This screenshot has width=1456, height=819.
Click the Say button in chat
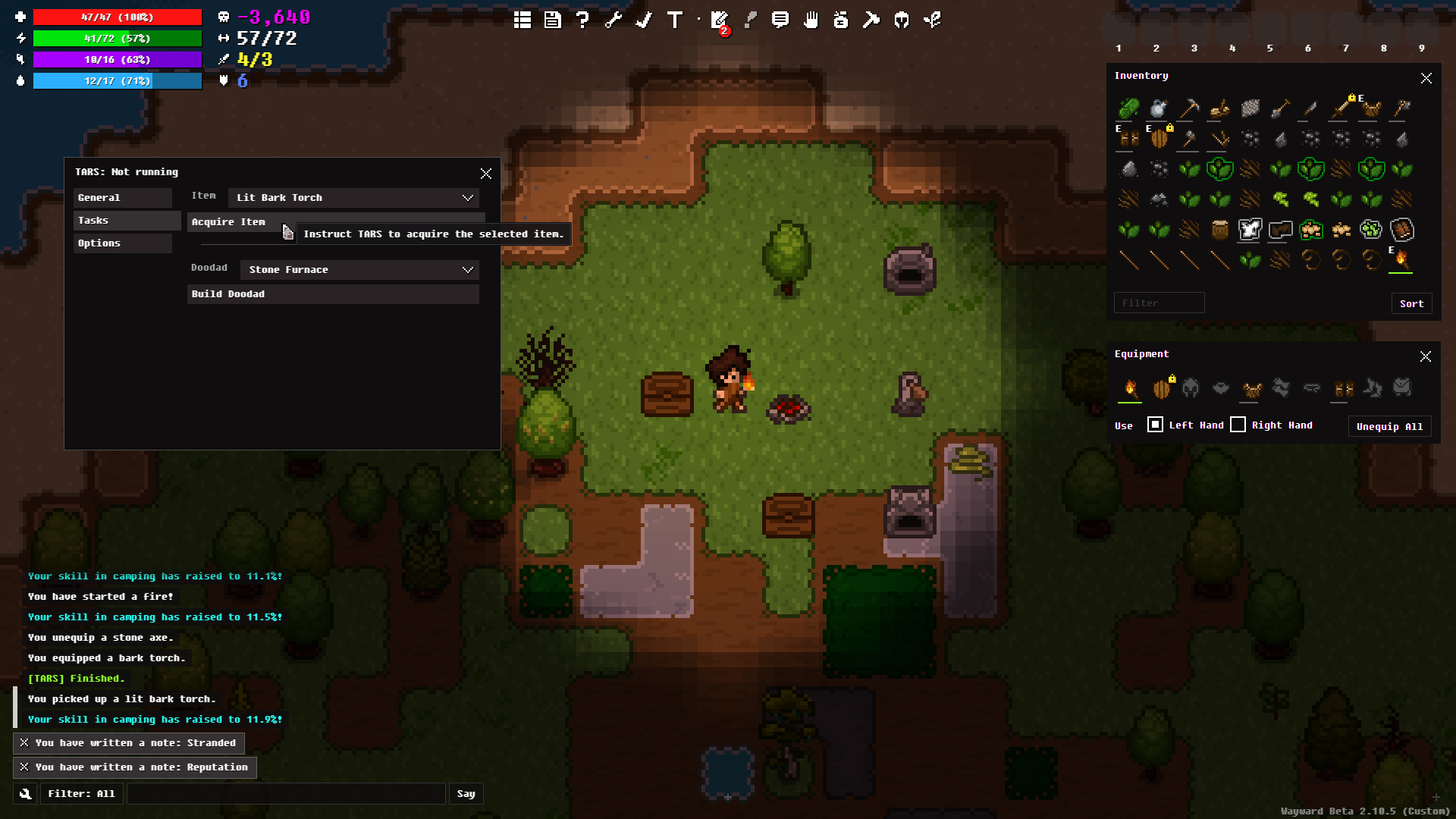[466, 794]
